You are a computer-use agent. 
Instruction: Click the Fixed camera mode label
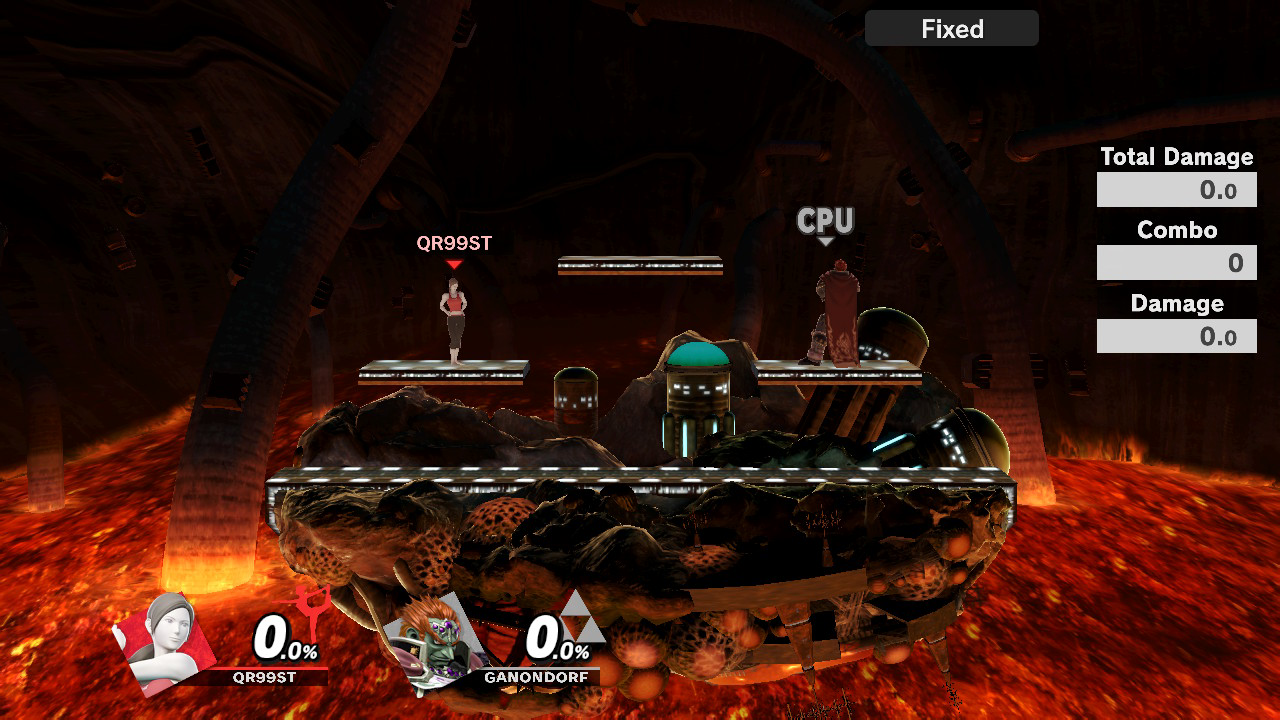[951, 29]
